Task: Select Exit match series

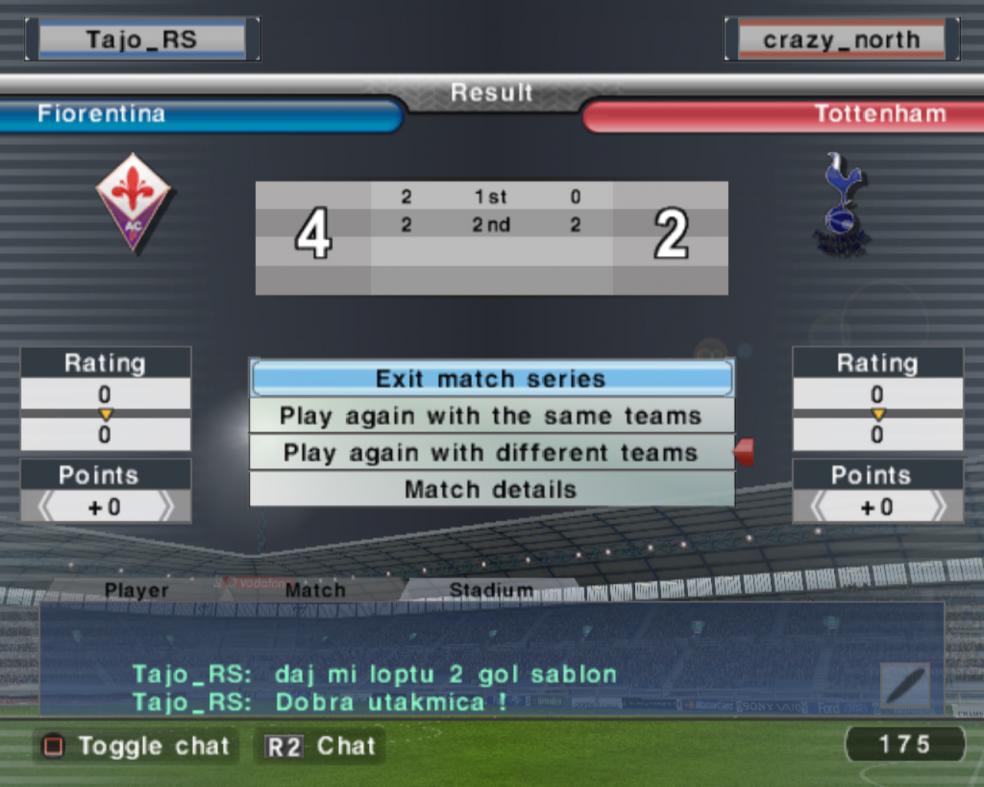Action: pos(490,379)
